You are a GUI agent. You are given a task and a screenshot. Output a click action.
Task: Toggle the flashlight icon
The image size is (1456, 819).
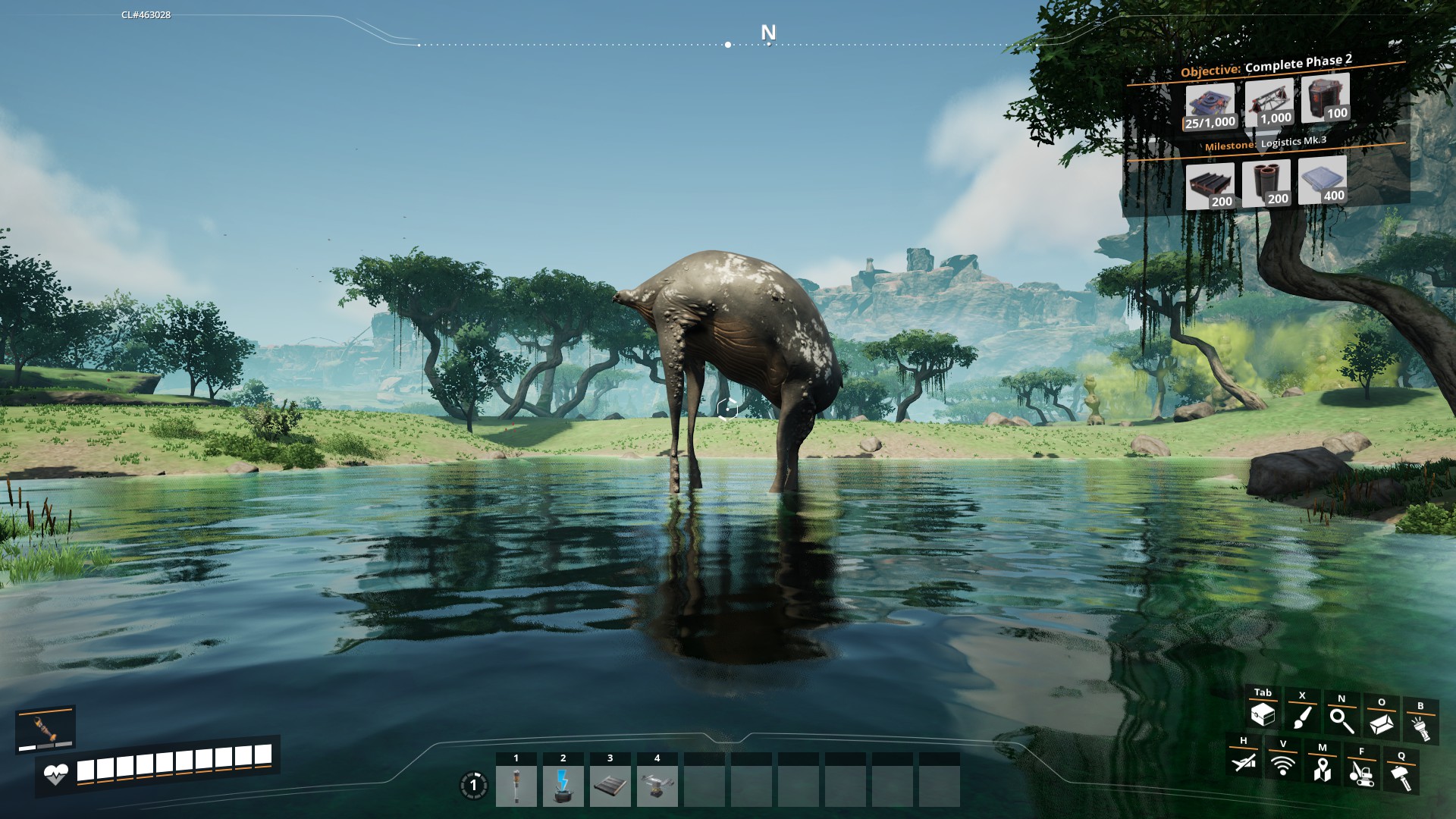click(1420, 728)
